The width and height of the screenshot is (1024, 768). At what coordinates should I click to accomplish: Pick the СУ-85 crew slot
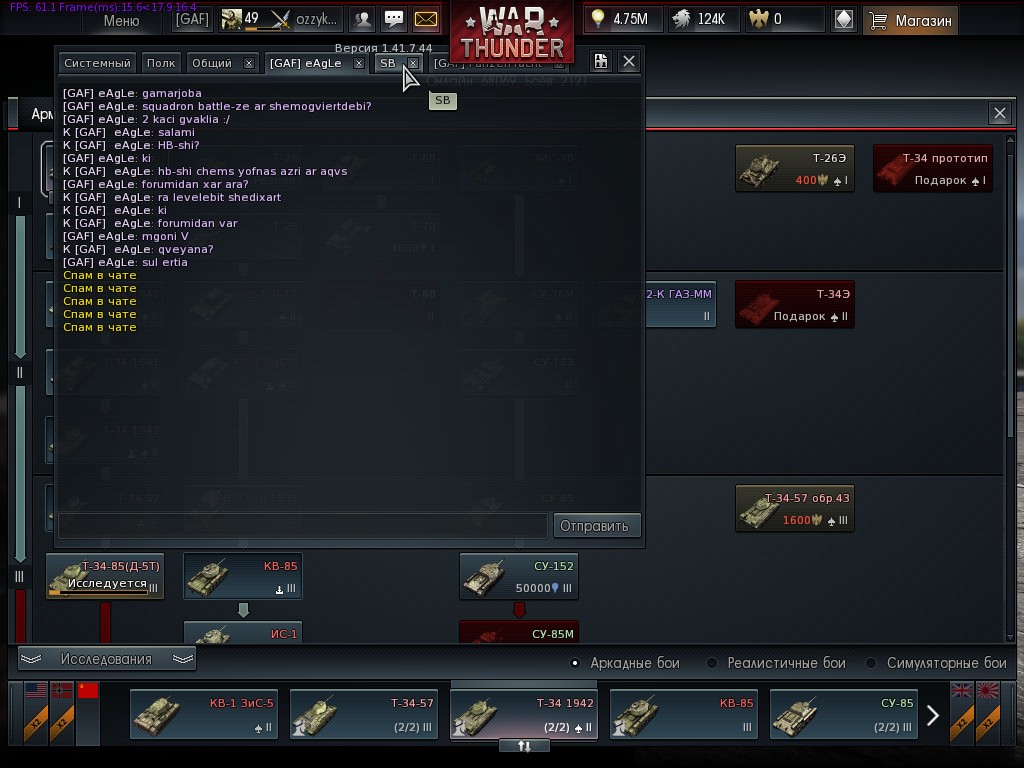click(x=843, y=714)
